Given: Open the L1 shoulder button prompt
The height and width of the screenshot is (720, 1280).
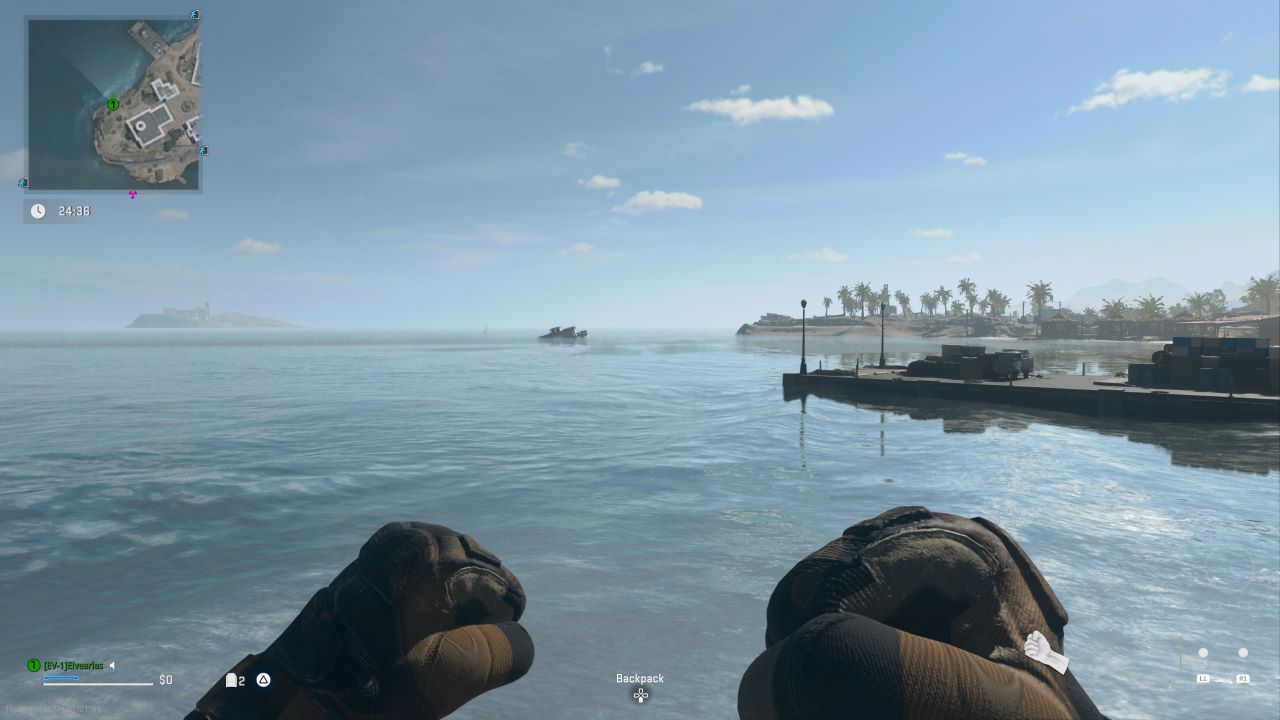Looking at the screenshot, I should [x=1204, y=678].
